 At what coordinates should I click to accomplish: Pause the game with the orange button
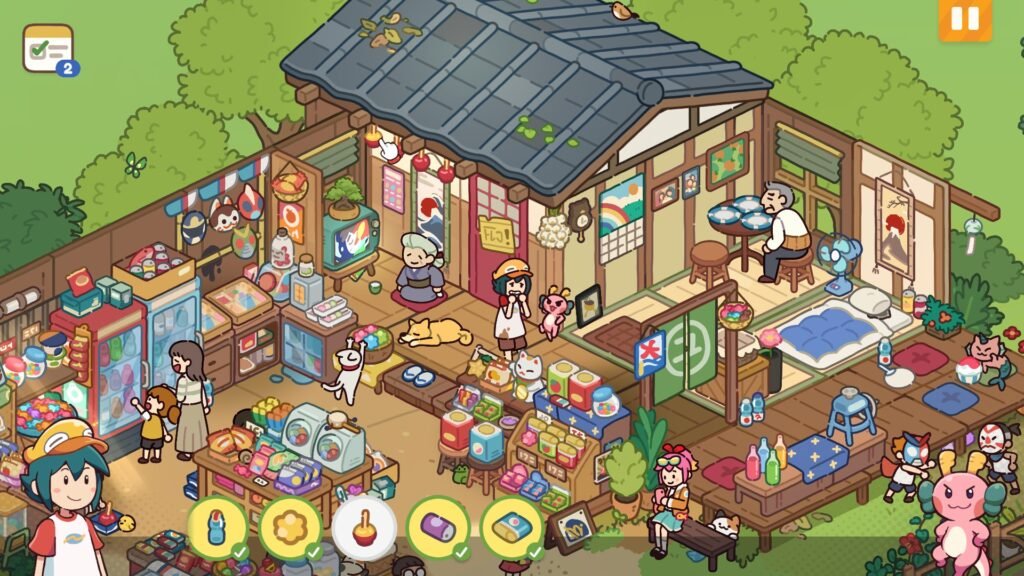tap(964, 19)
